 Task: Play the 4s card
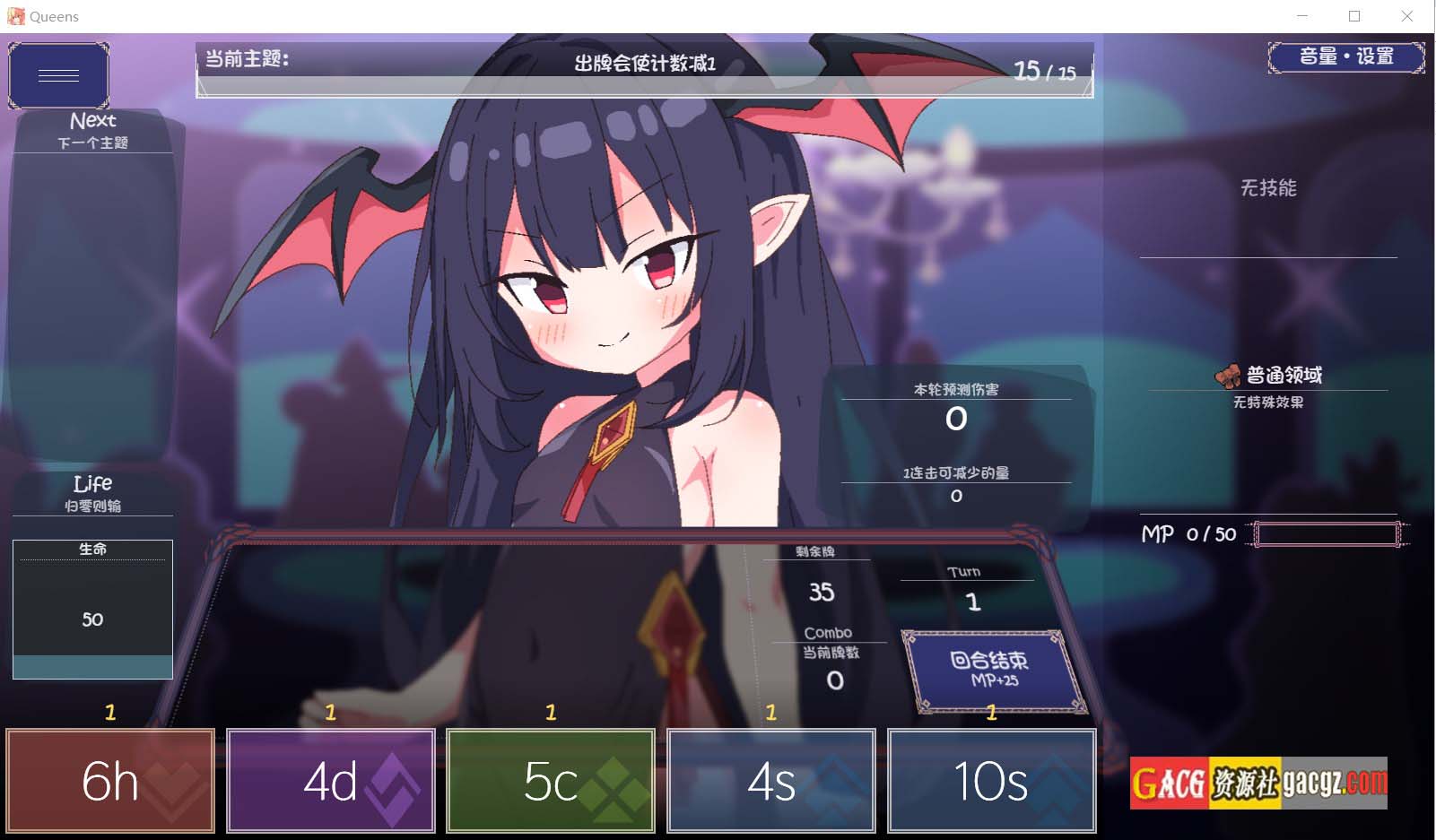pyautogui.click(x=770, y=781)
